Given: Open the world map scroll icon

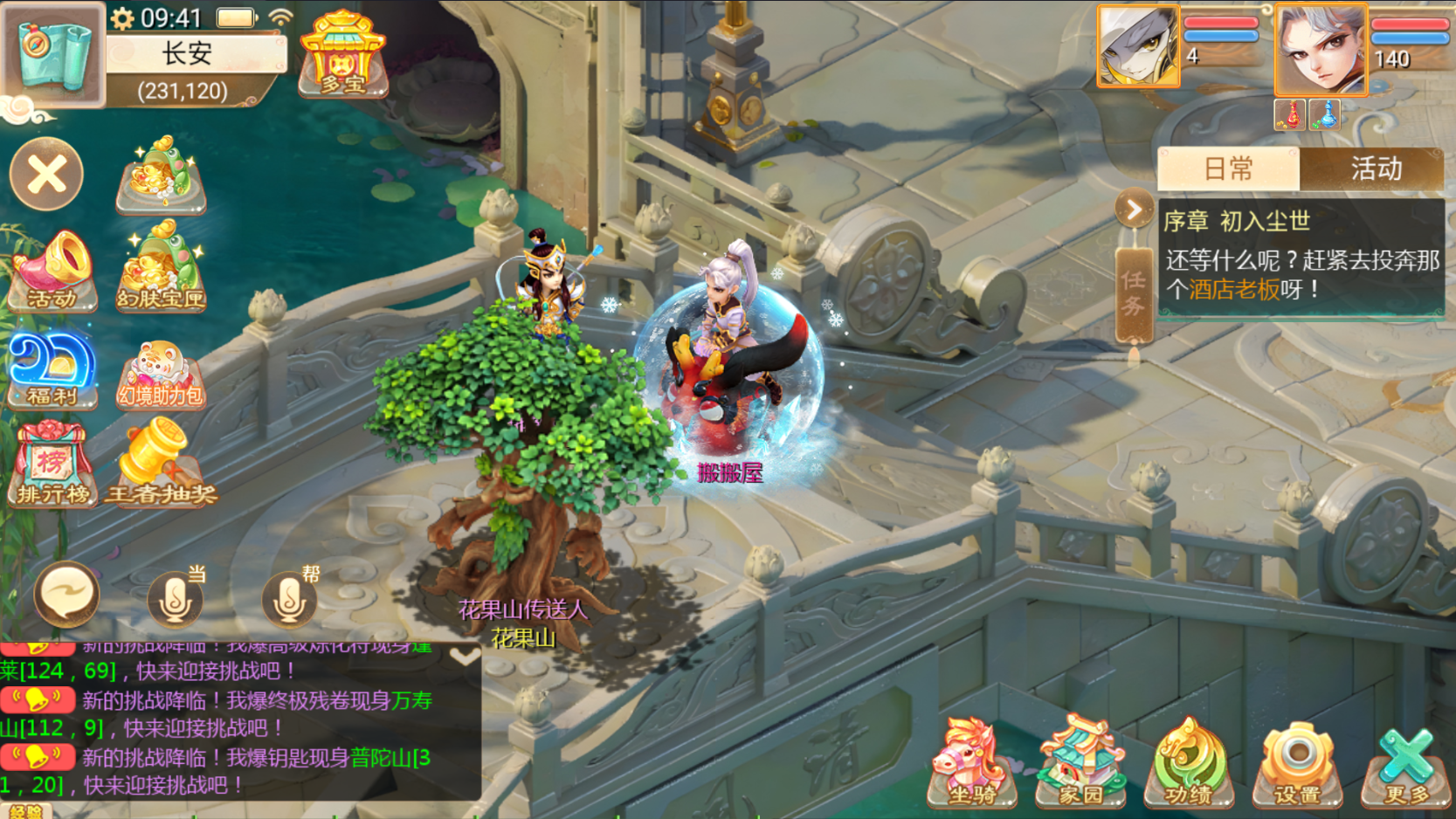Looking at the screenshot, I should pos(52,52).
